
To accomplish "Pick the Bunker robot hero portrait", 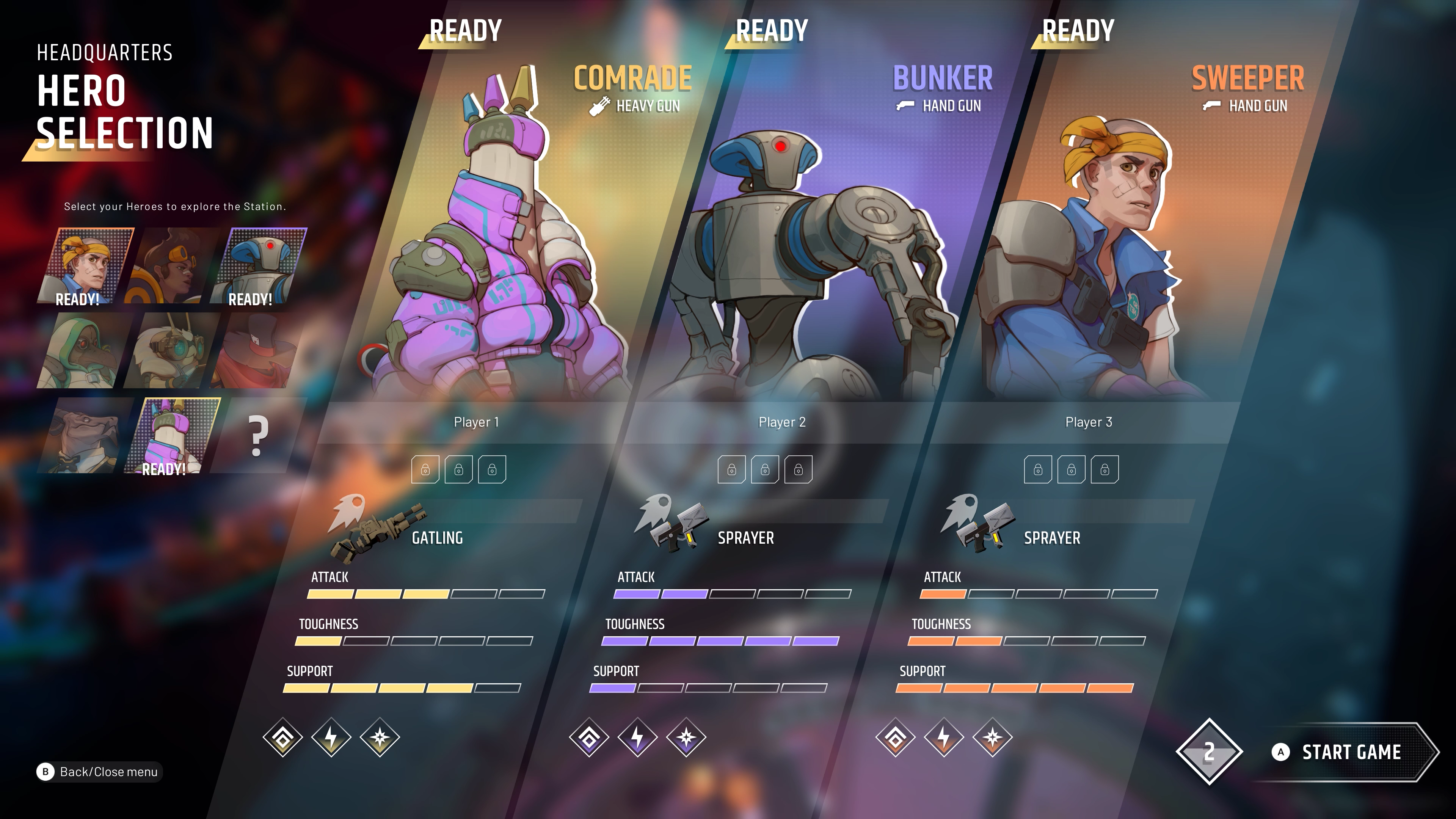I will (259, 266).
